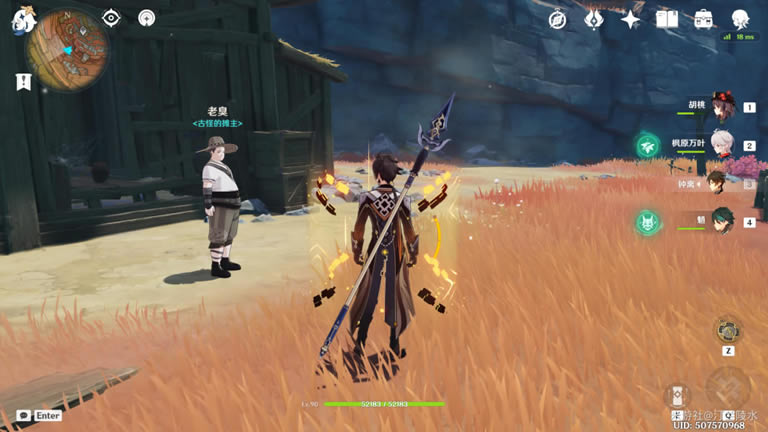The height and width of the screenshot is (432, 768).
Task: Open the quest log banner icon
Action: (21, 82)
